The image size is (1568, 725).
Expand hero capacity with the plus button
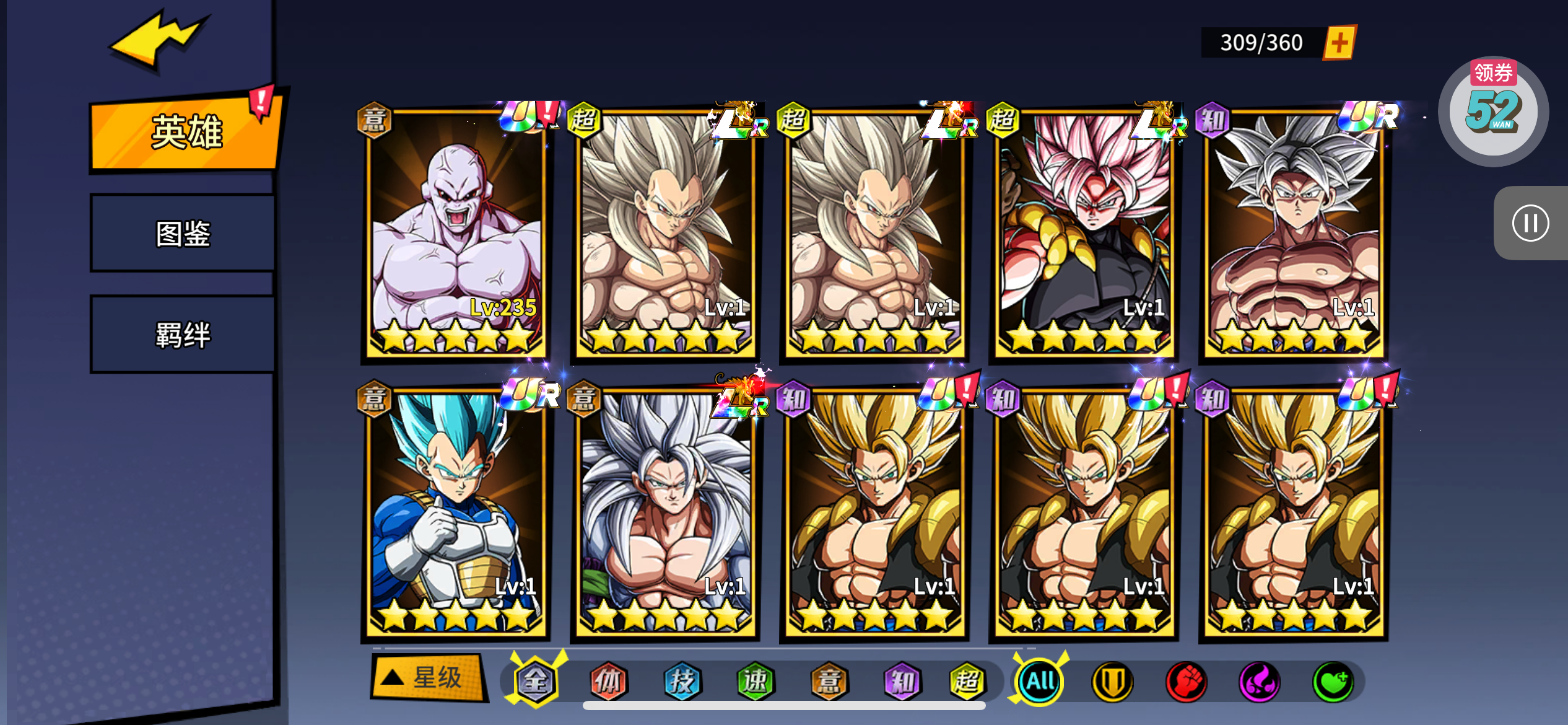click(x=1339, y=43)
